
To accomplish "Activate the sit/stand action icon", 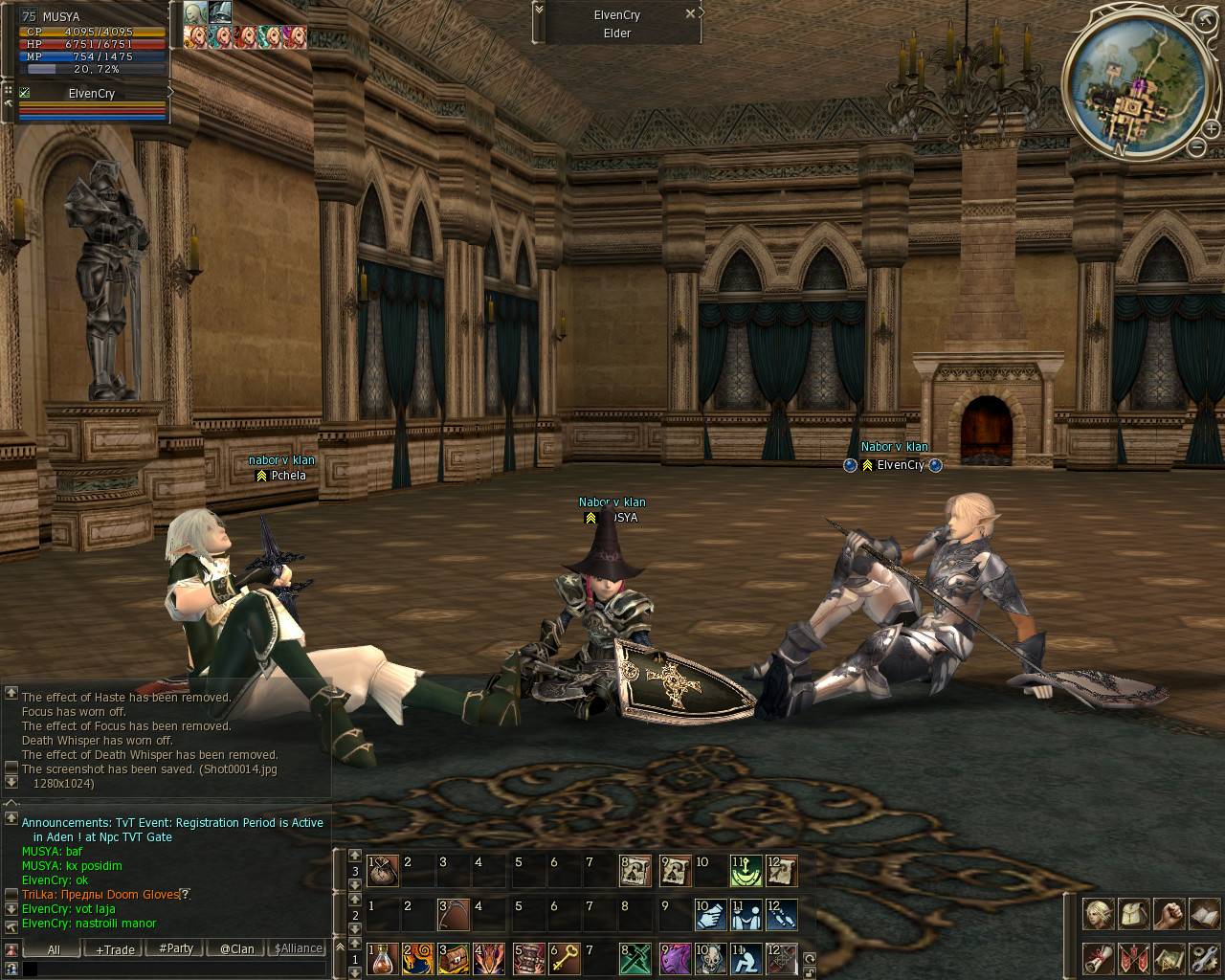I will pos(746,959).
